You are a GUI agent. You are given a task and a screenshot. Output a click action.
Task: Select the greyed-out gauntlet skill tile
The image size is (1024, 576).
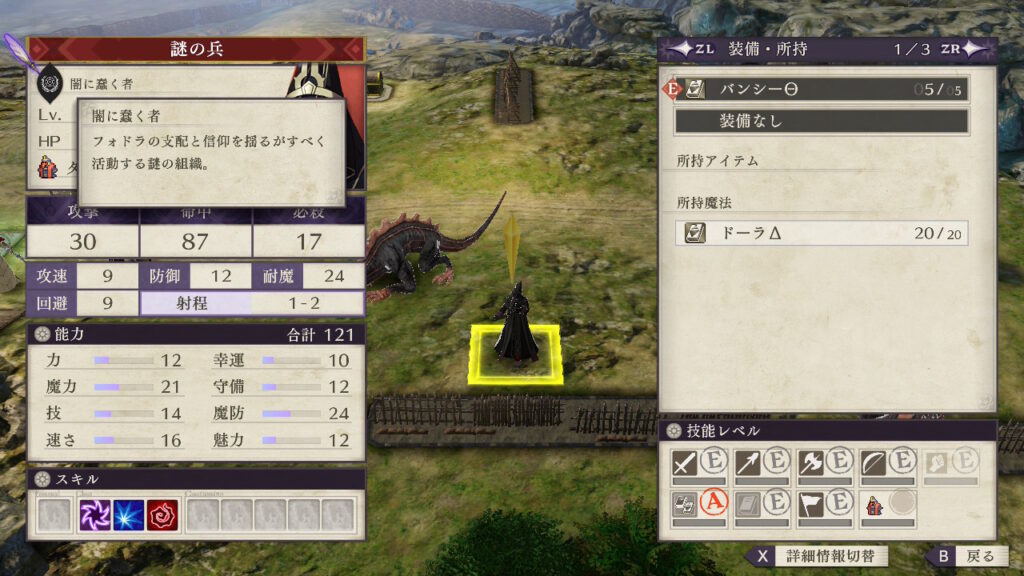click(x=950, y=464)
